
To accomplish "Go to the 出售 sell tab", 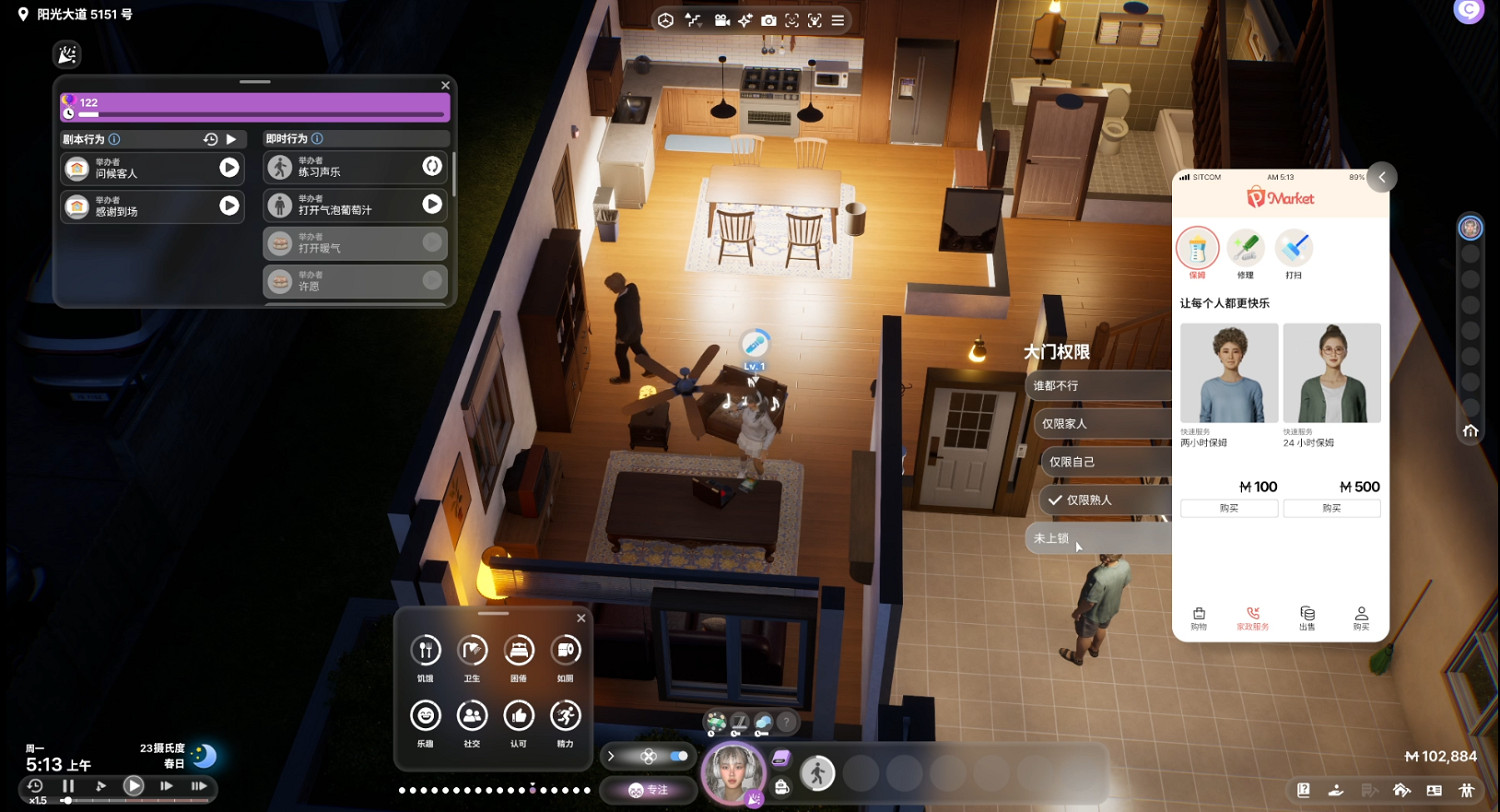I will 1307,618.
